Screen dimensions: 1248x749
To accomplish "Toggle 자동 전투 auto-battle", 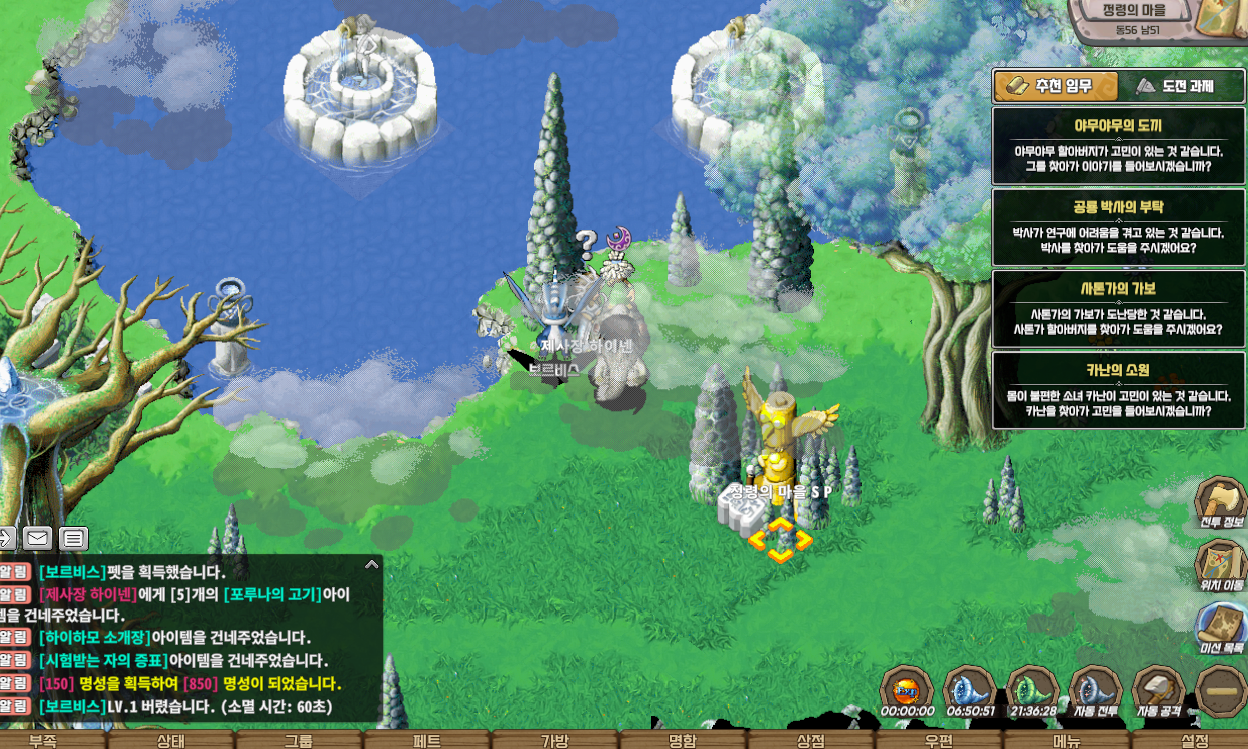I will click(x=1095, y=690).
